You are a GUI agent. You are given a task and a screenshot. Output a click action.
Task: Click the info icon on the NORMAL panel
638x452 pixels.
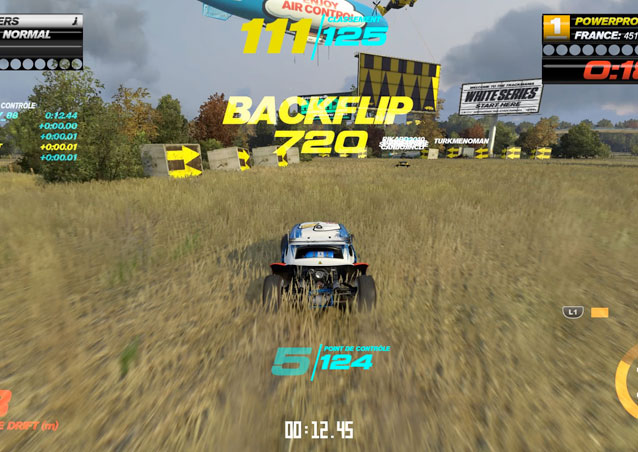coord(75,19)
